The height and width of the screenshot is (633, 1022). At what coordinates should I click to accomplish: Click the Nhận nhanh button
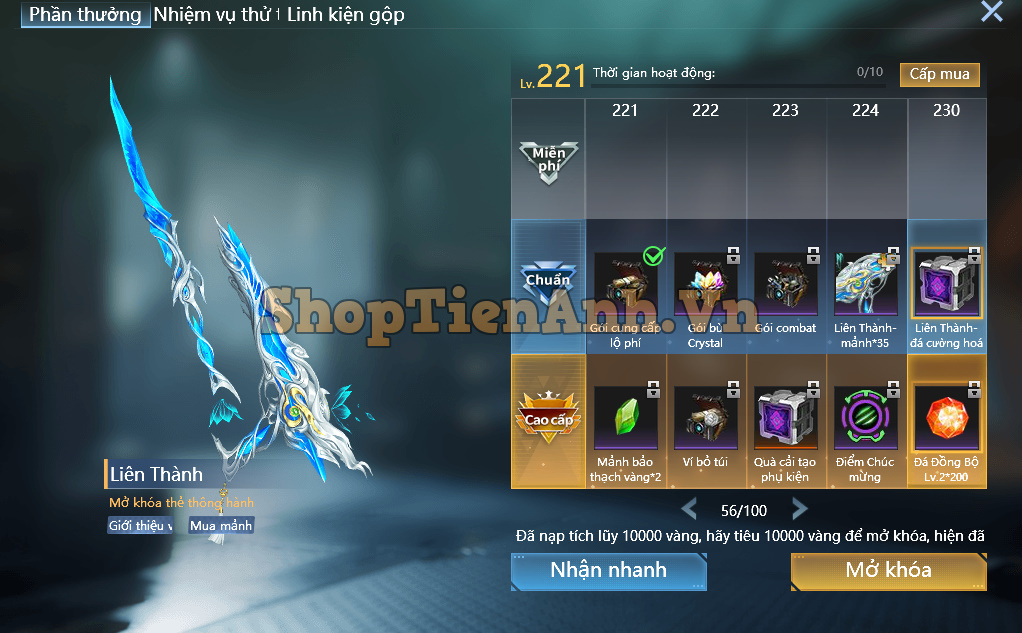point(608,571)
